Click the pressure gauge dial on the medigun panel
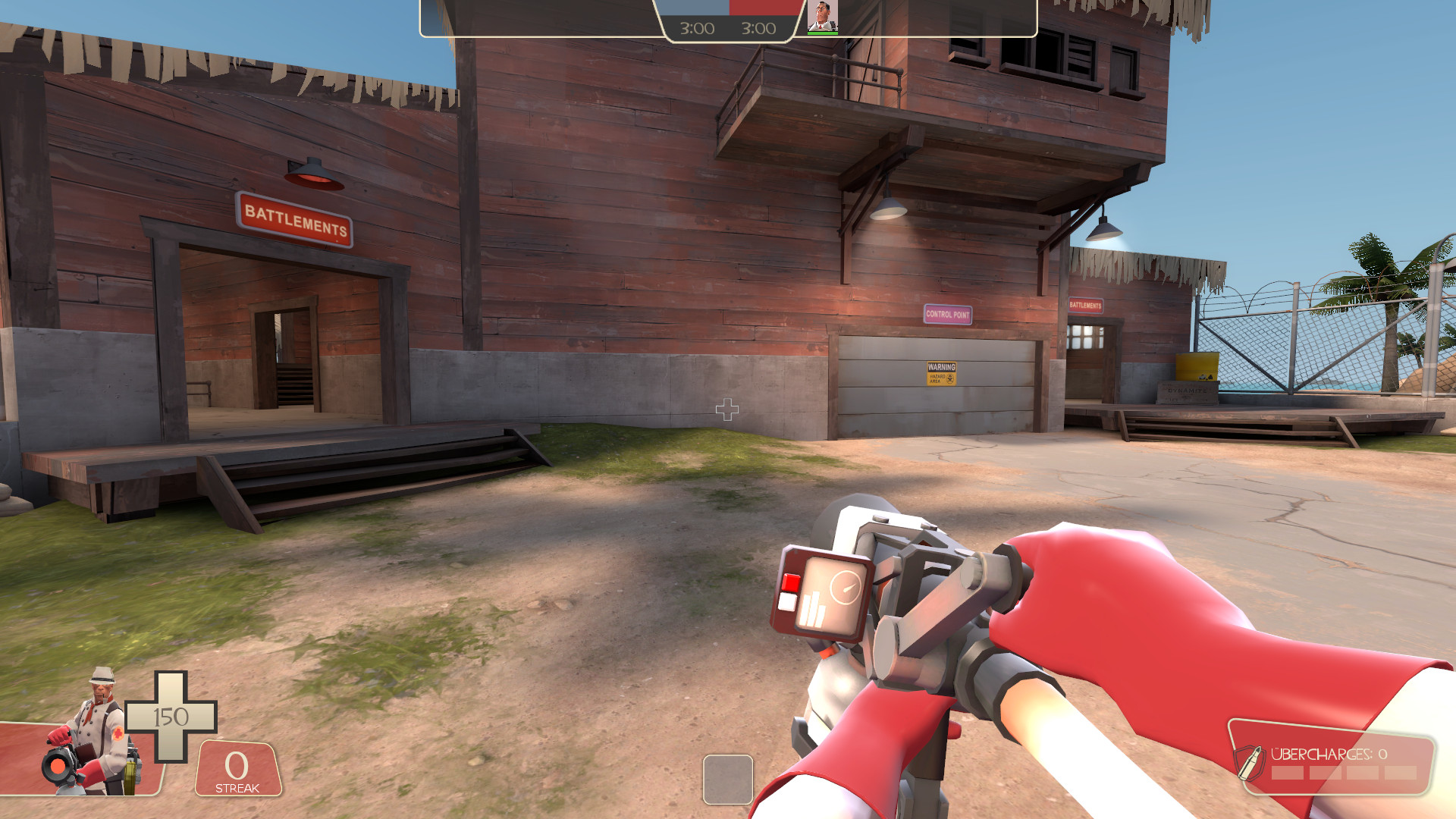This screenshot has height=819, width=1456. [845, 585]
